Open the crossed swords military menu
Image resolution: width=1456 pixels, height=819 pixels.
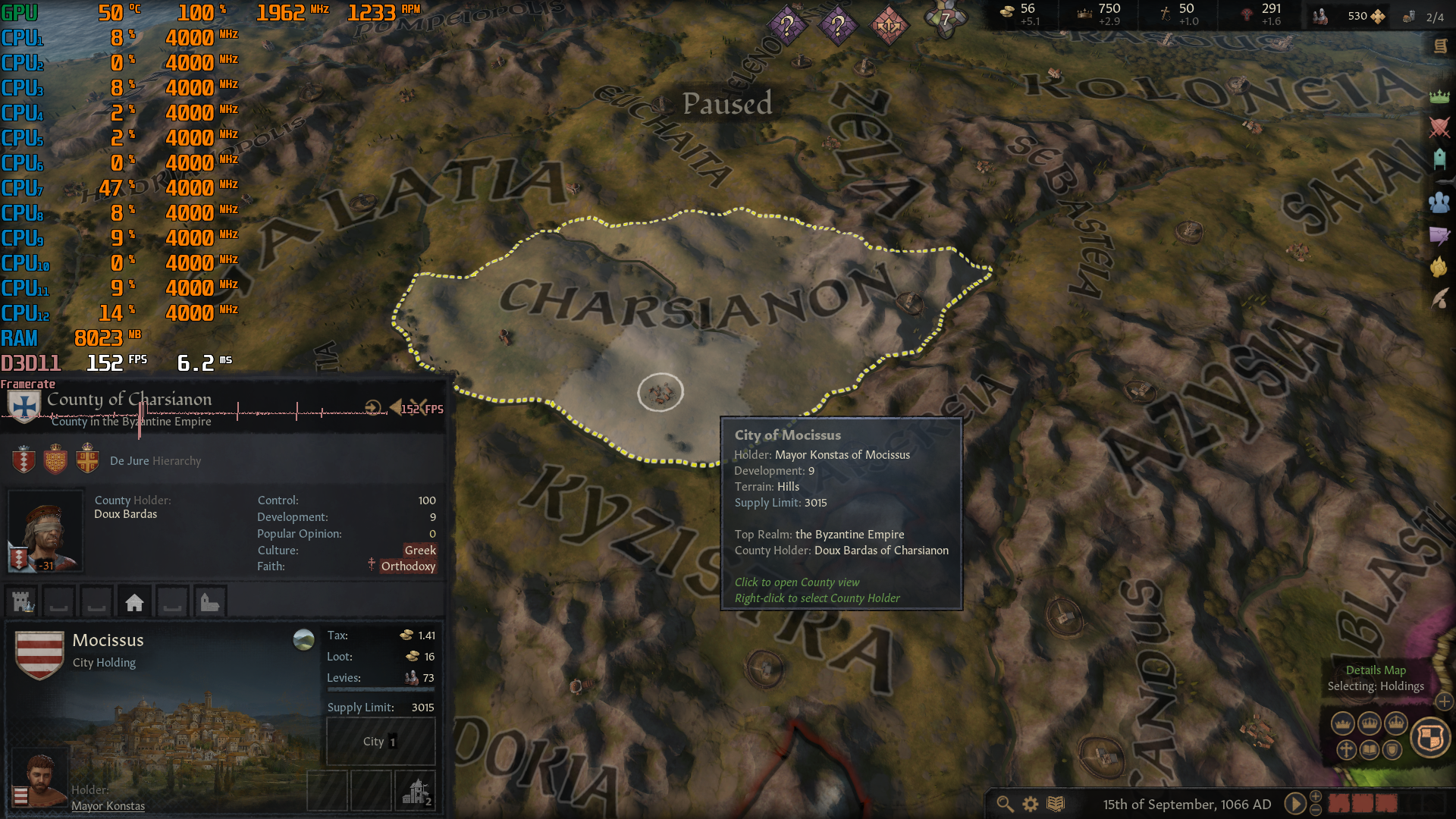point(1439,127)
